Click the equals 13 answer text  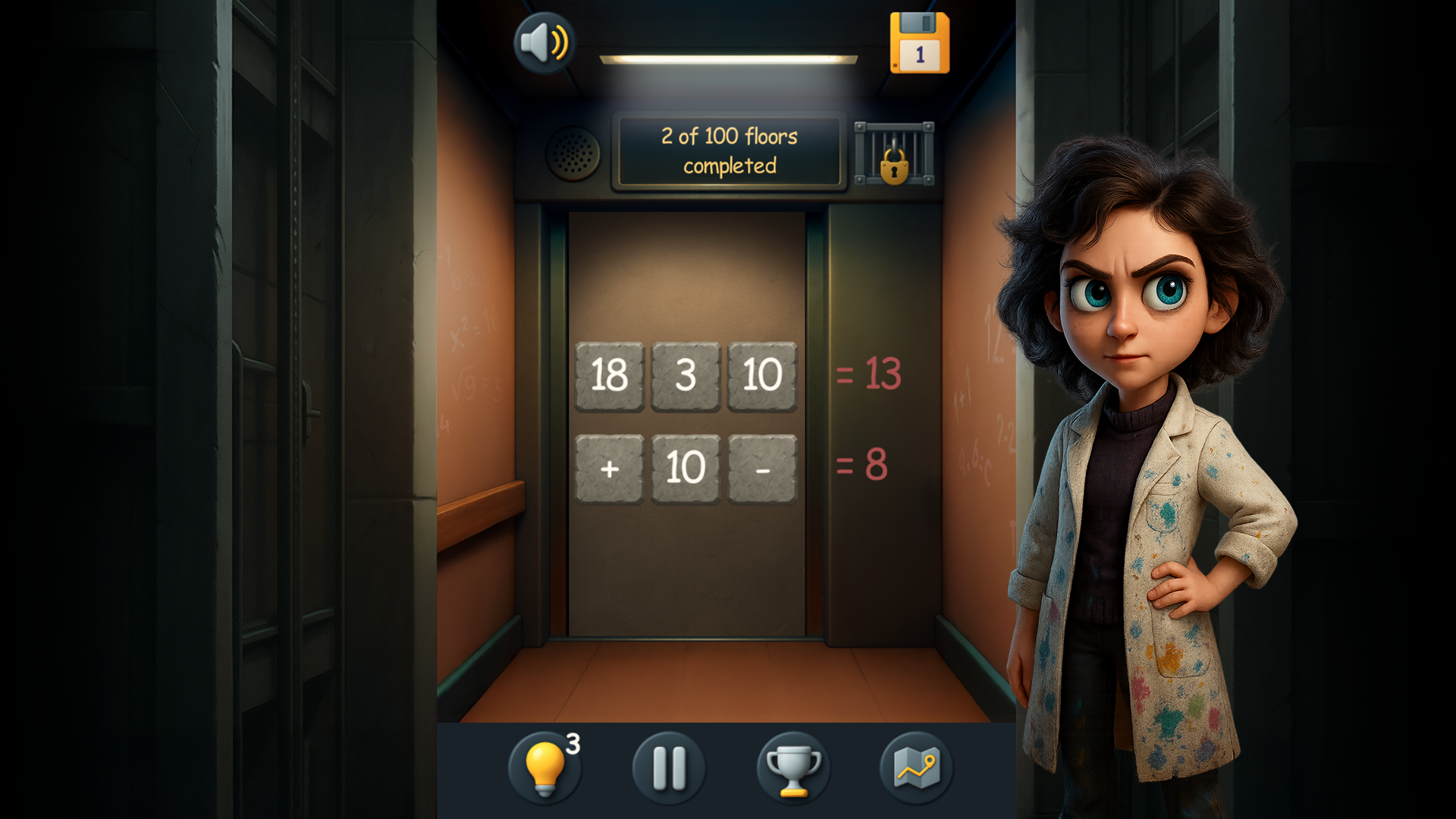[x=868, y=372]
